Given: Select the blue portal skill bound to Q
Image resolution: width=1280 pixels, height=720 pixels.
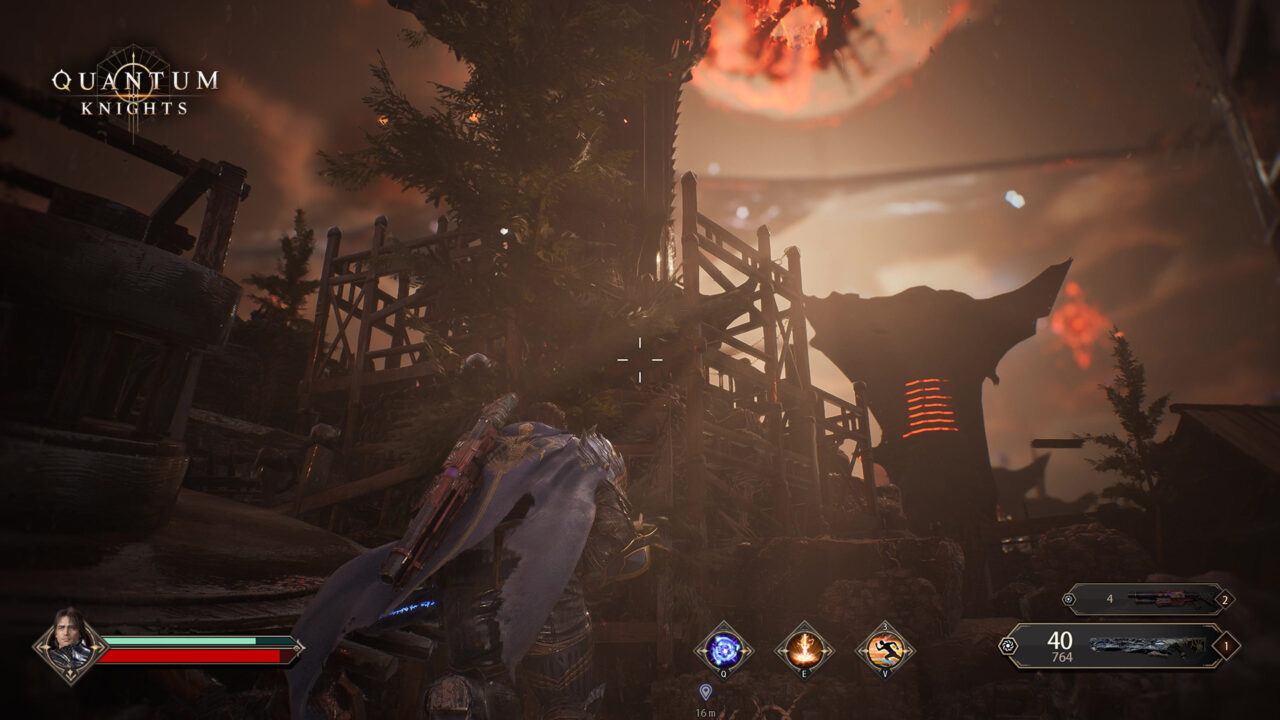Looking at the screenshot, I should pyautogui.click(x=724, y=650).
